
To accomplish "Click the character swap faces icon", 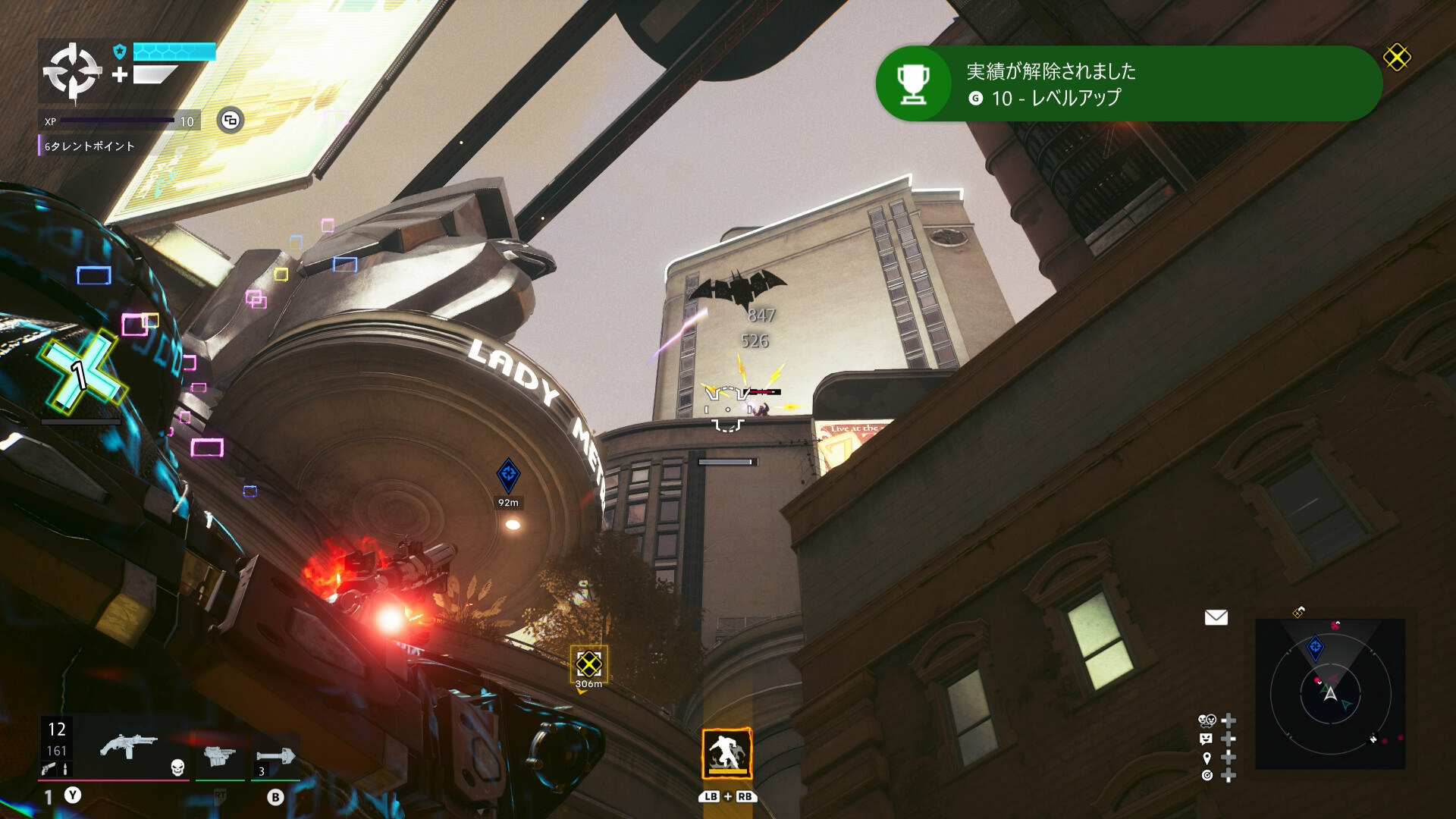I will [x=1207, y=720].
